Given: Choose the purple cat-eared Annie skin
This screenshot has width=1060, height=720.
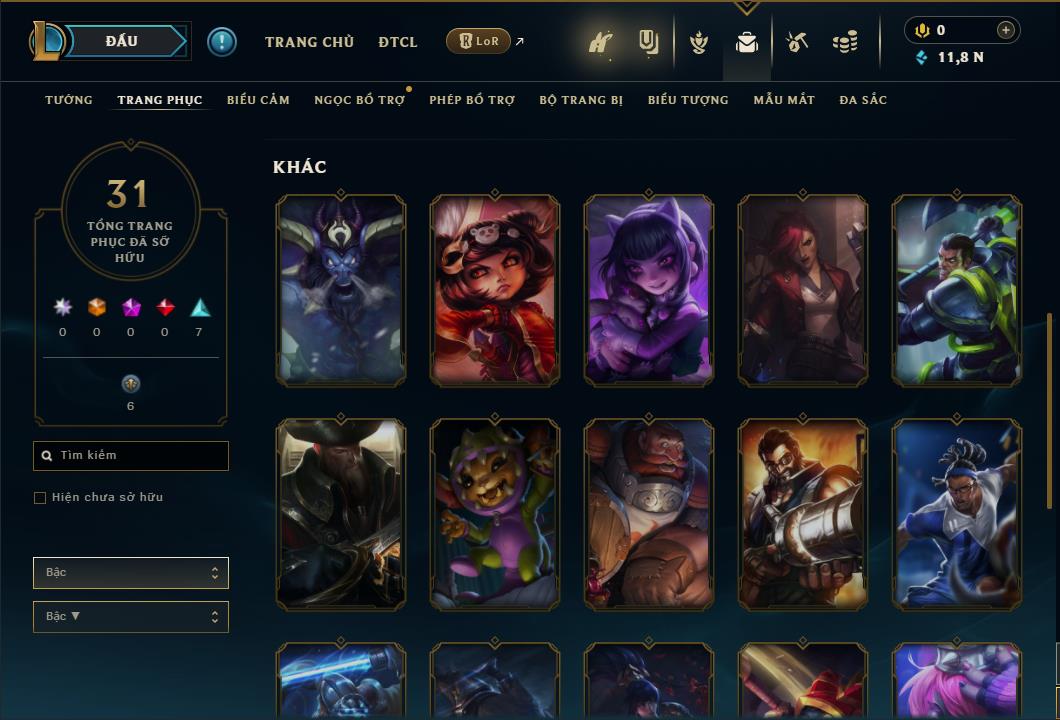Looking at the screenshot, I should [x=649, y=290].
